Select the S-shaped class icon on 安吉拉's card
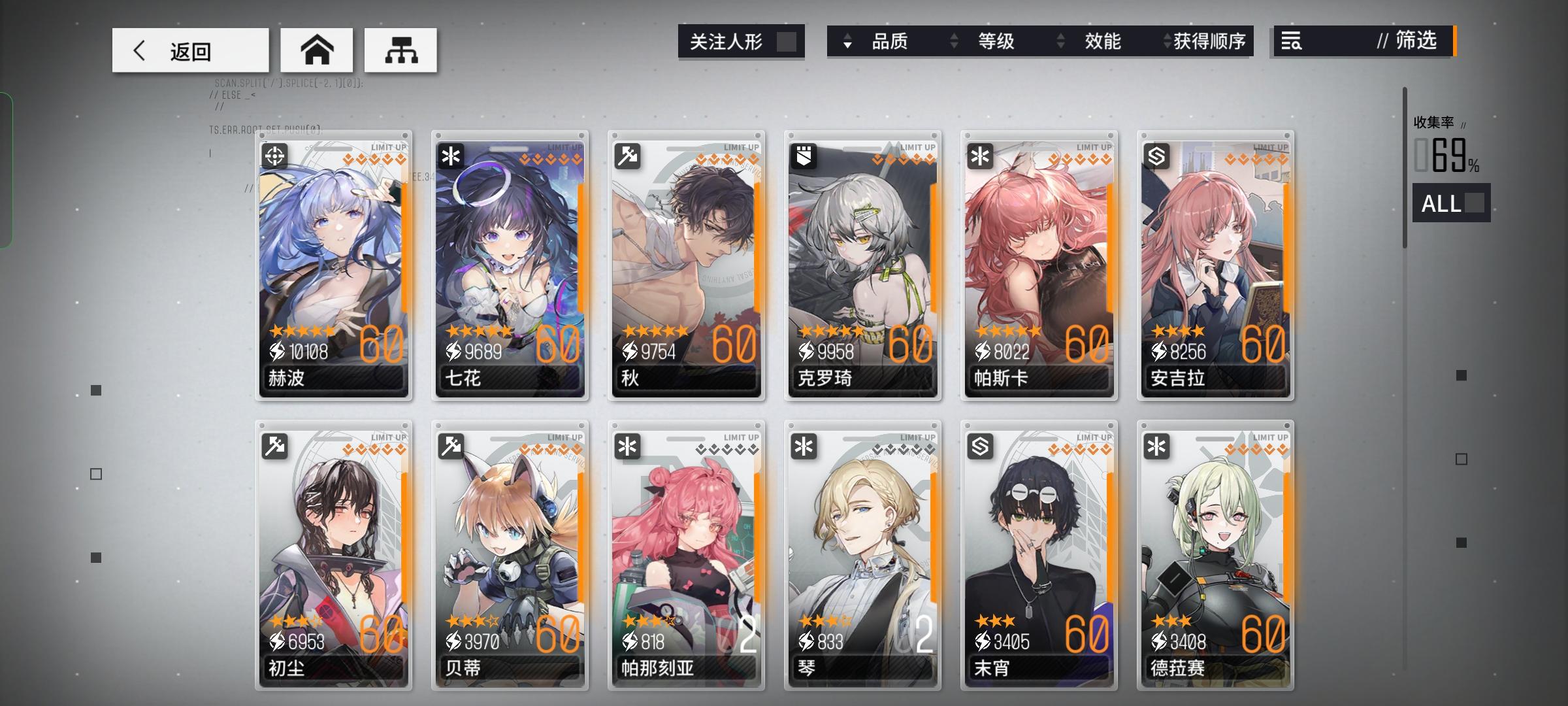 (x=1156, y=157)
